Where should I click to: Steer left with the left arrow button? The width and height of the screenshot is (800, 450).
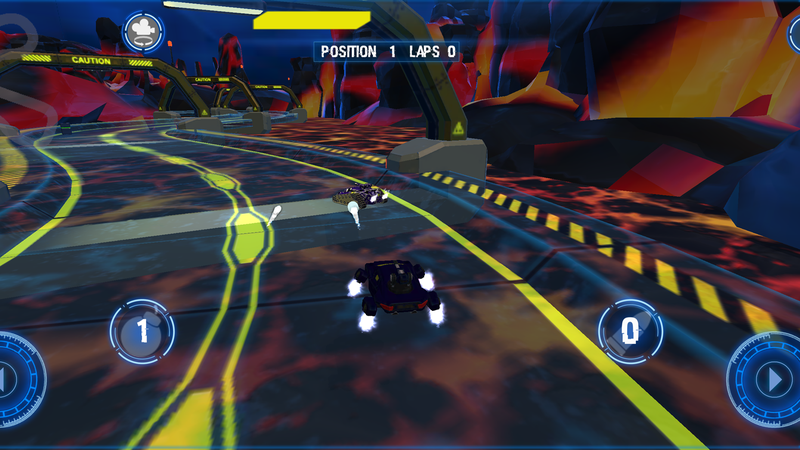(x=14, y=380)
